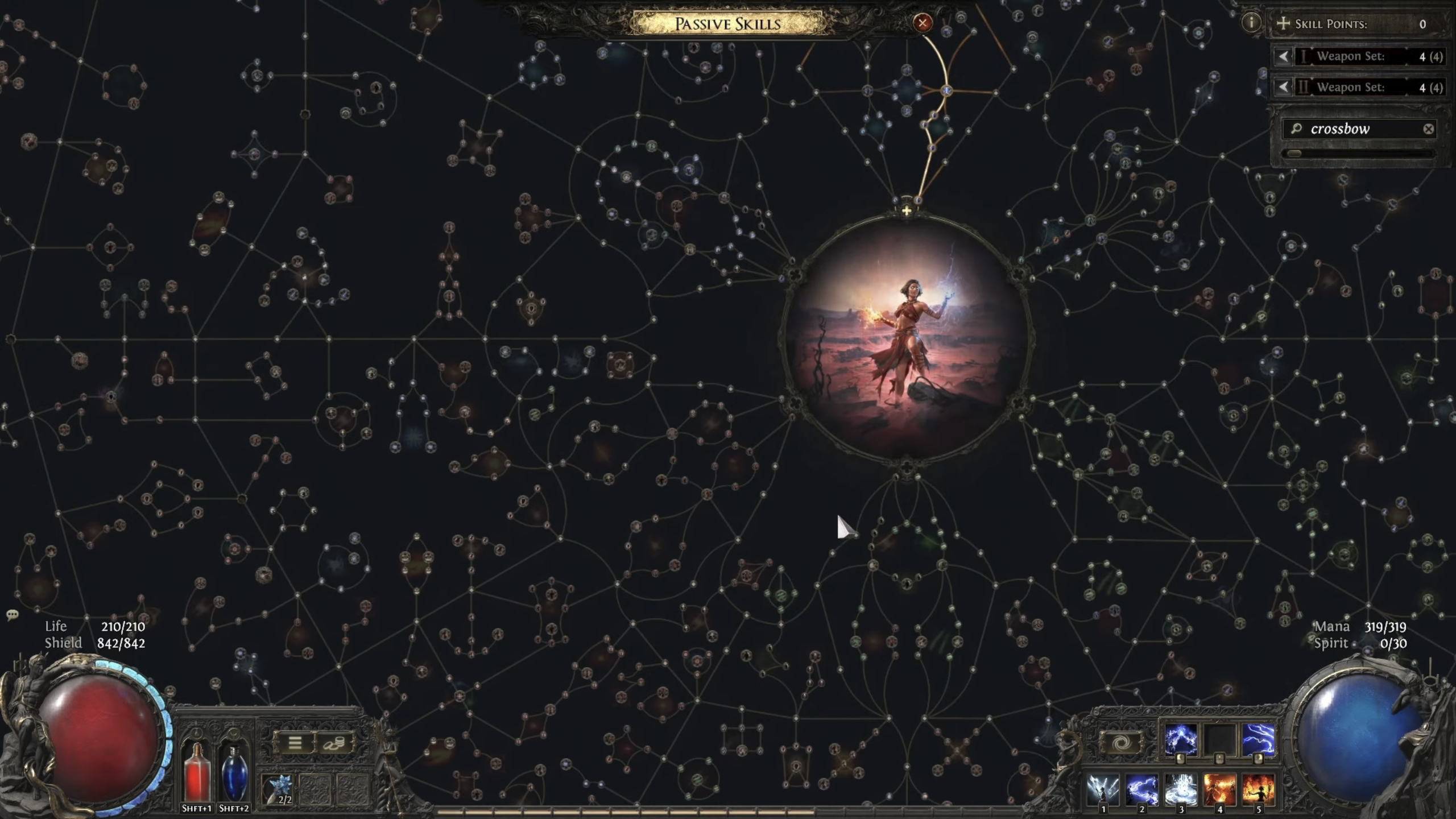This screenshot has width=1456, height=819.
Task: Open the chat bubble icon on the left edge
Action: (11, 615)
